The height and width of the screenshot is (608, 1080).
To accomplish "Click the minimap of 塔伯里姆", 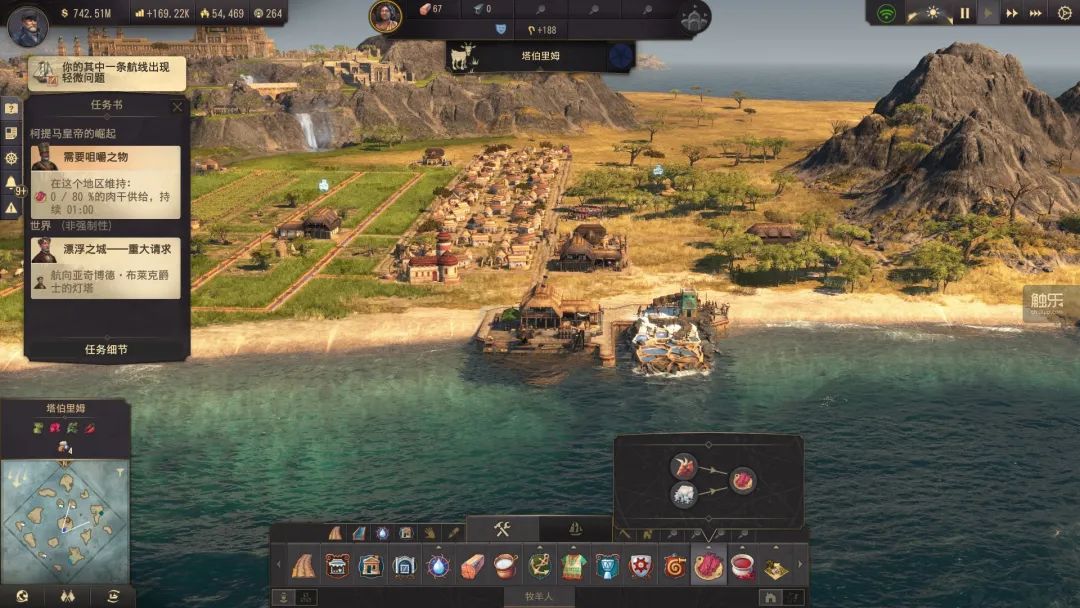I will click(65, 519).
